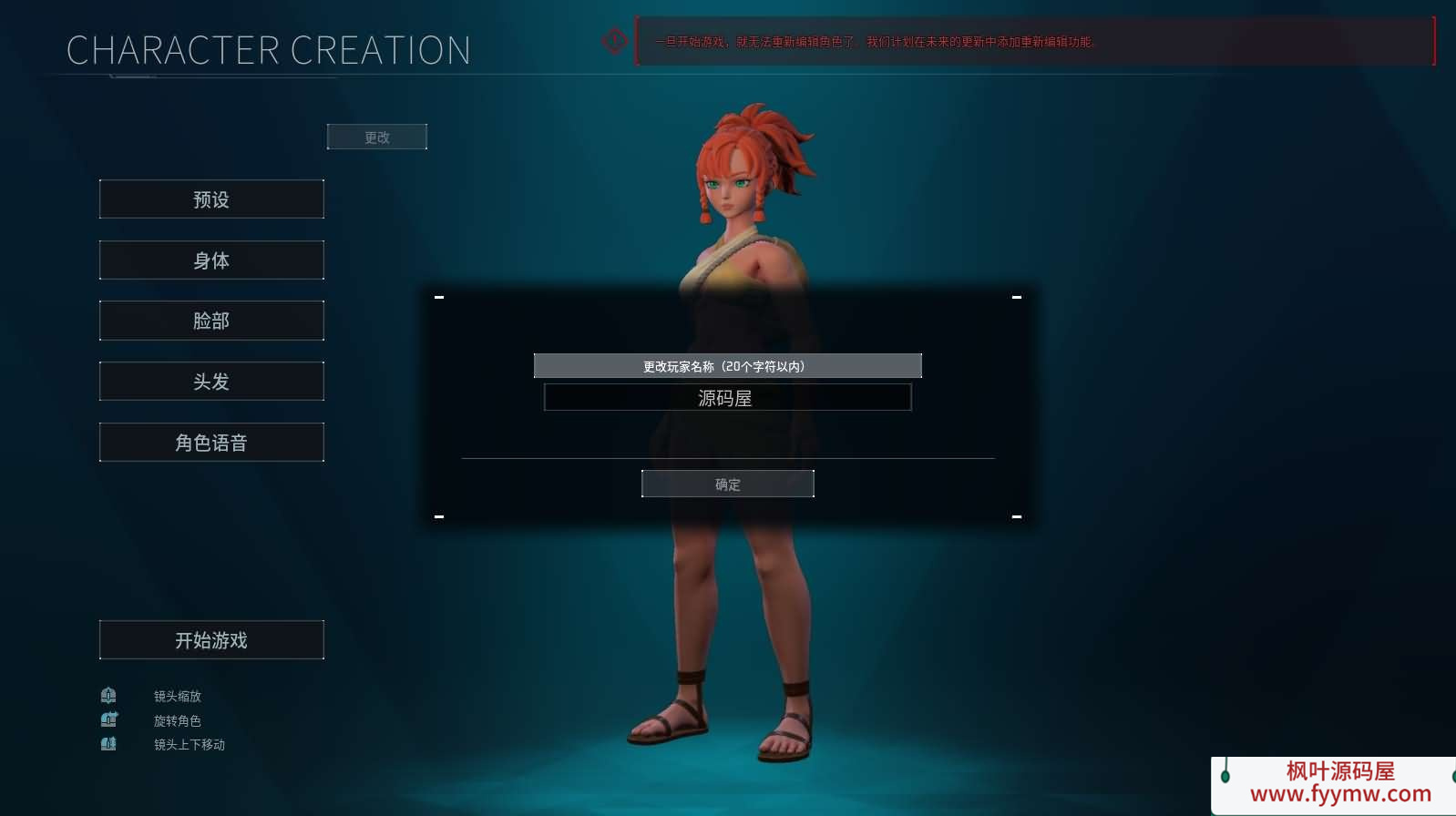Open the 头发 hair options

click(x=211, y=382)
